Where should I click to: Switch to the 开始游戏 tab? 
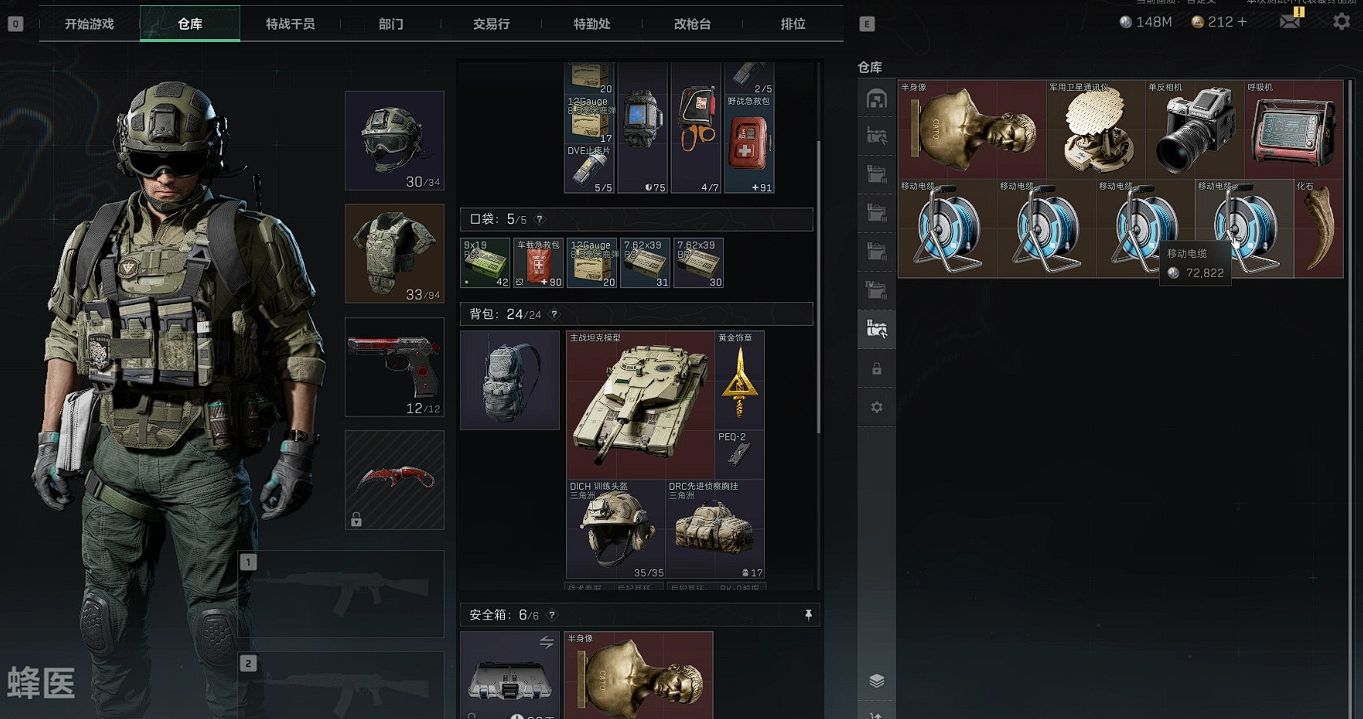(x=89, y=23)
